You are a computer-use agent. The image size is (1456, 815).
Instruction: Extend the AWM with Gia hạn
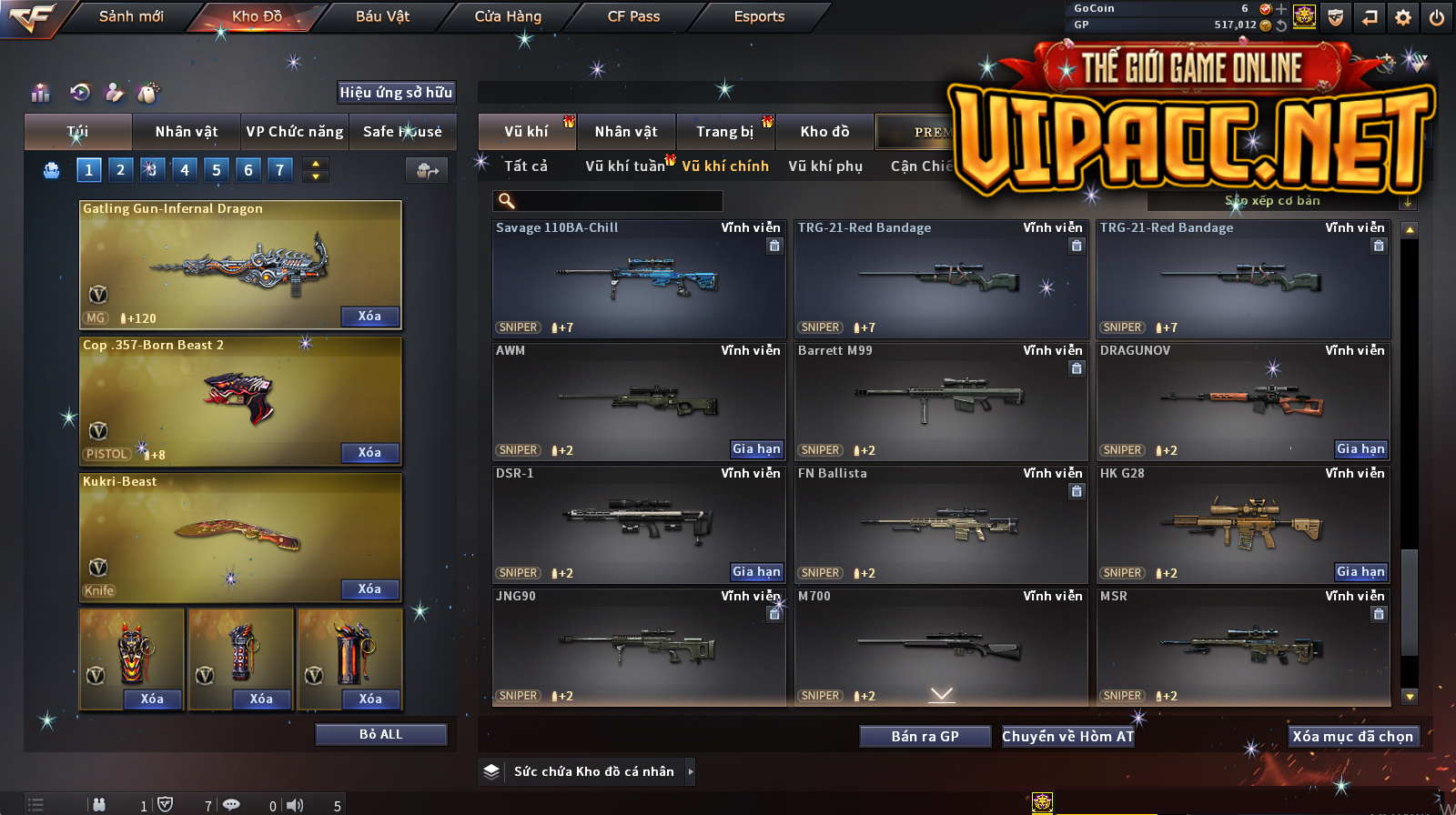[x=756, y=449]
